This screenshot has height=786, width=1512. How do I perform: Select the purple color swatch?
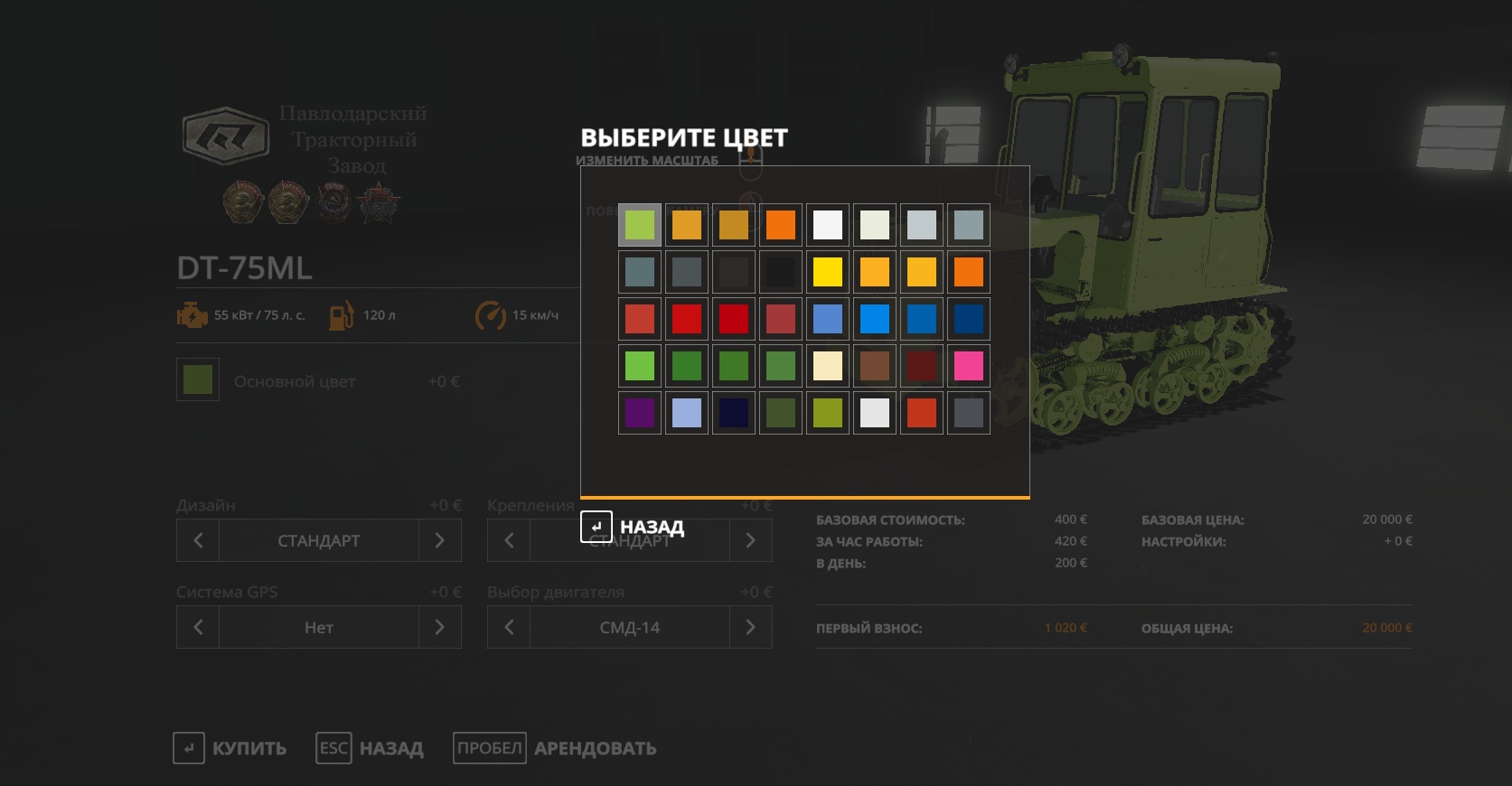tap(640, 413)
